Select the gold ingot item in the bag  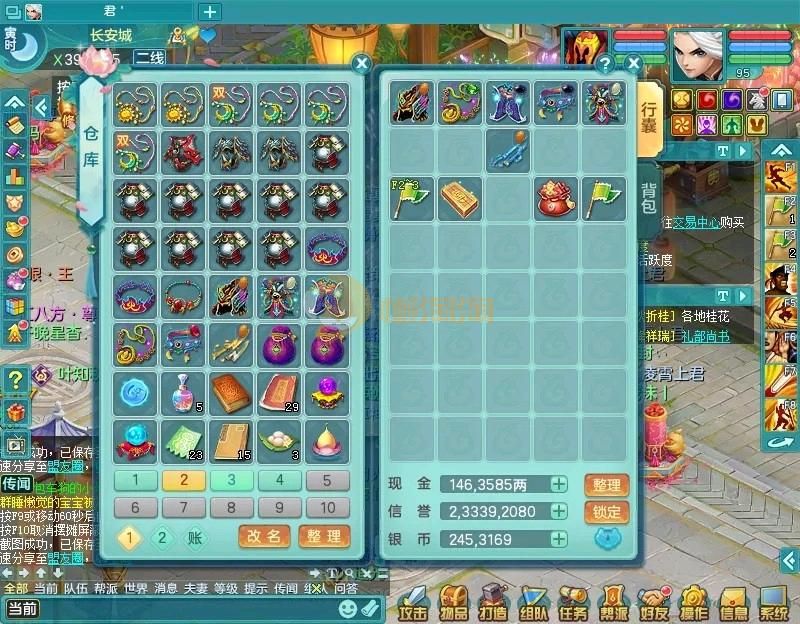click(x=461, y=198)
